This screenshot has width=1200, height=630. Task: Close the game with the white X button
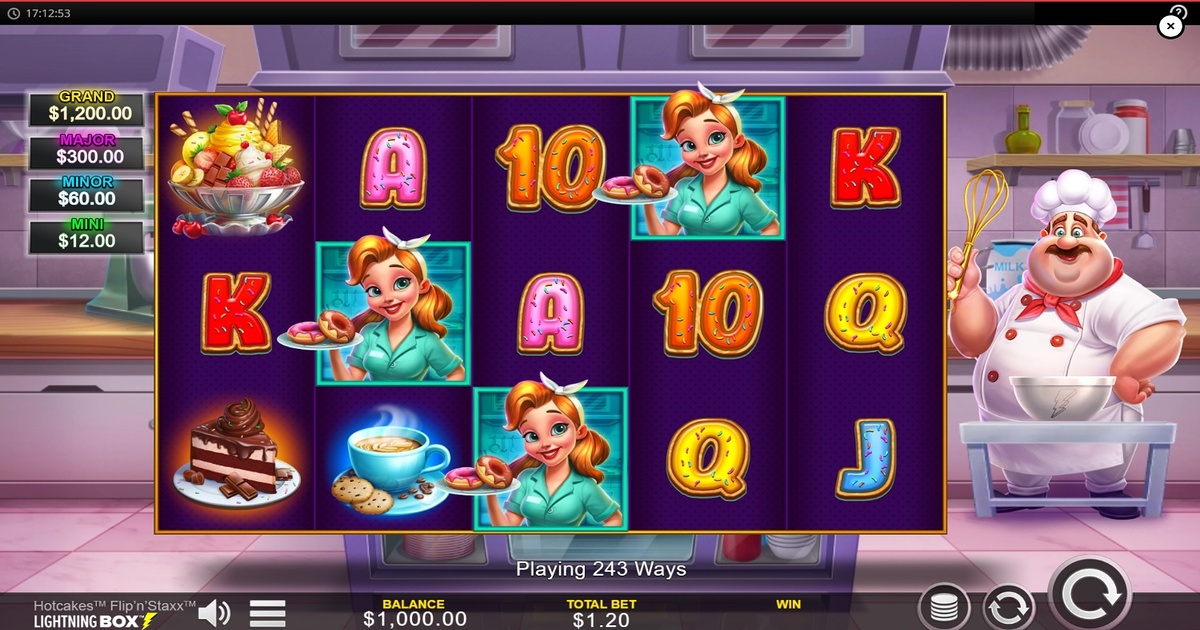point(1170,27)
